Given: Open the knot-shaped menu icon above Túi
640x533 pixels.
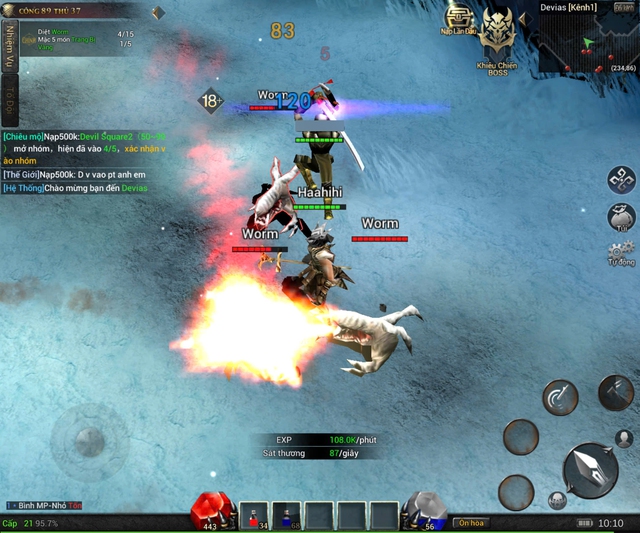Looking at the screenshot, I should [x=621, y=180].
